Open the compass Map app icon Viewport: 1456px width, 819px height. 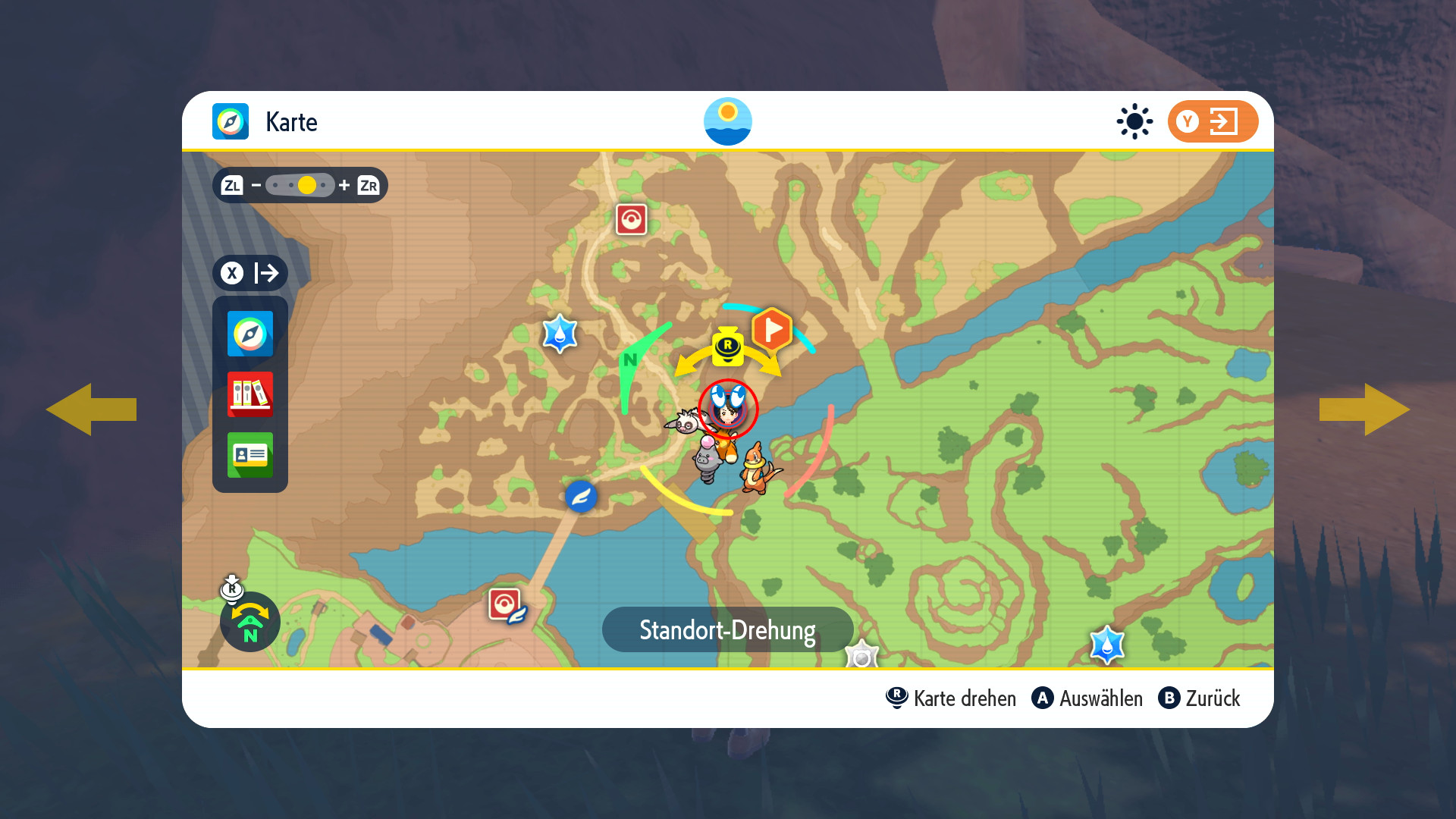point(250,334)
